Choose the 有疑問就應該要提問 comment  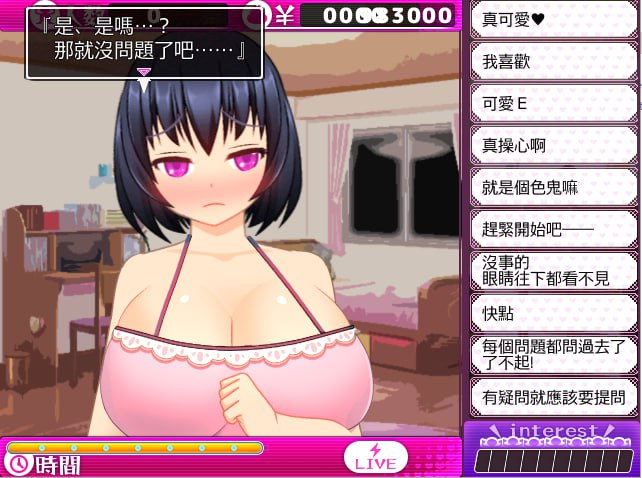point(553,397)
